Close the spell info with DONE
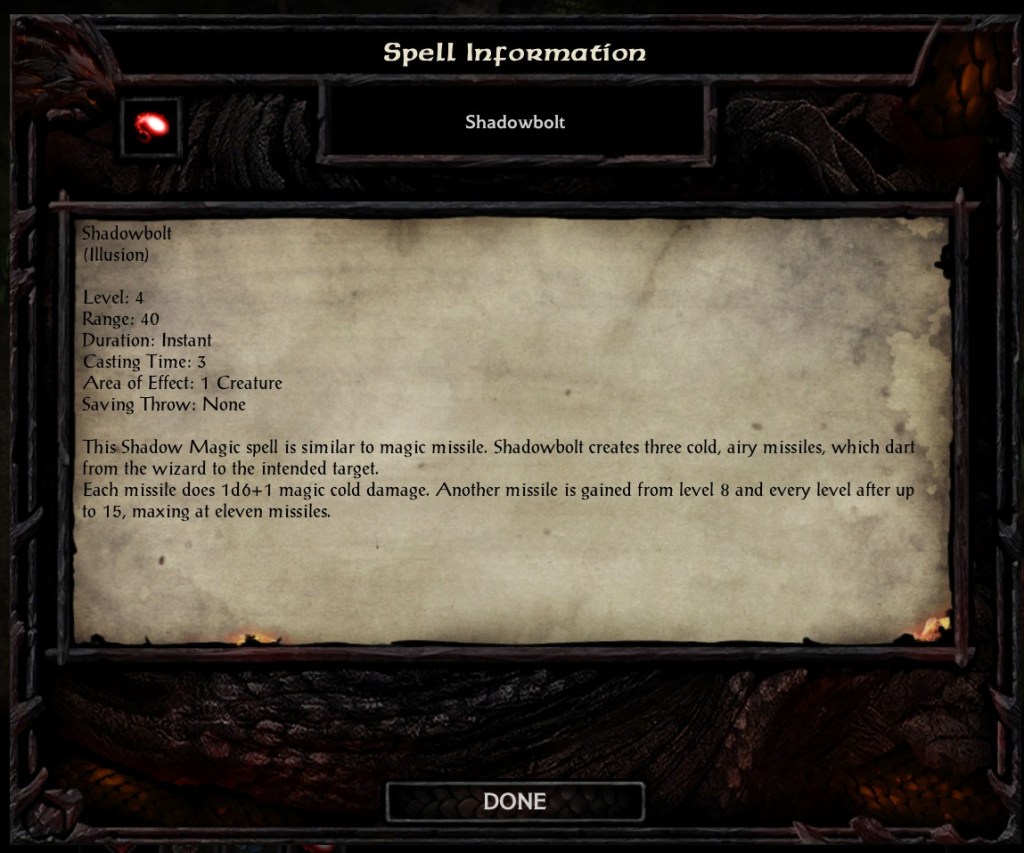The width and height of the screenshot is (1024, 853). (514, 801)
